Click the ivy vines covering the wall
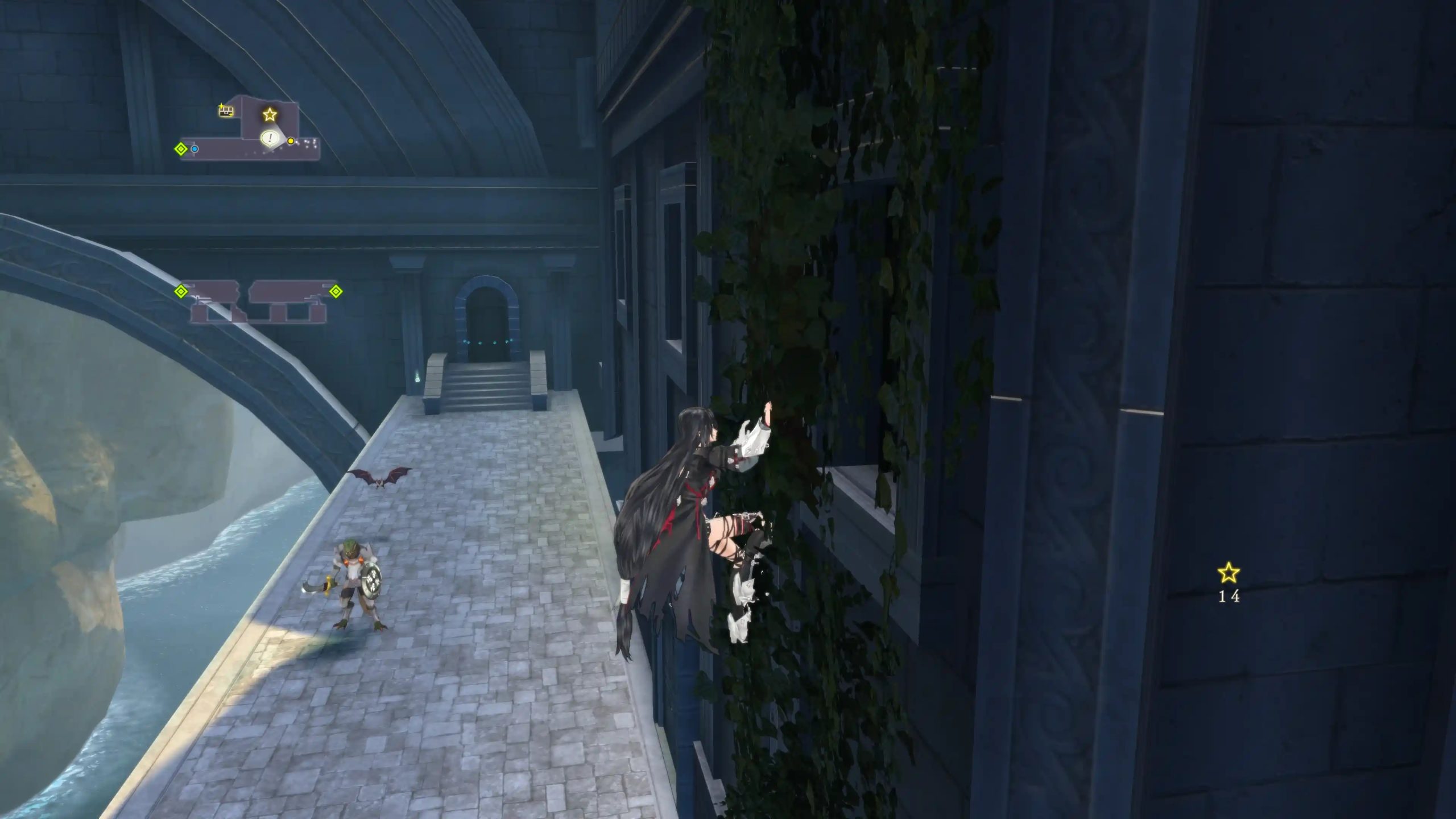Viewport: 1456px width, 819px height. point(796,227)
